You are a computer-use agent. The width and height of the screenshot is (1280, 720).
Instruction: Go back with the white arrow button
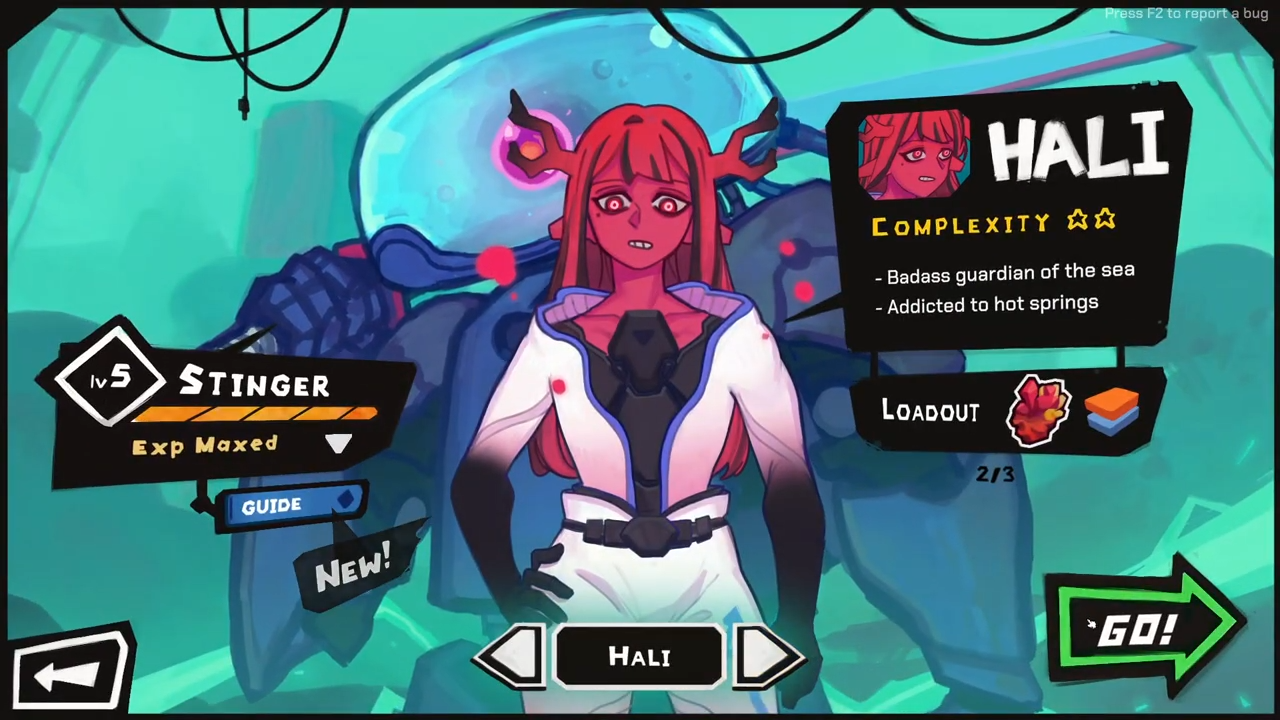[x=70, y=673]
